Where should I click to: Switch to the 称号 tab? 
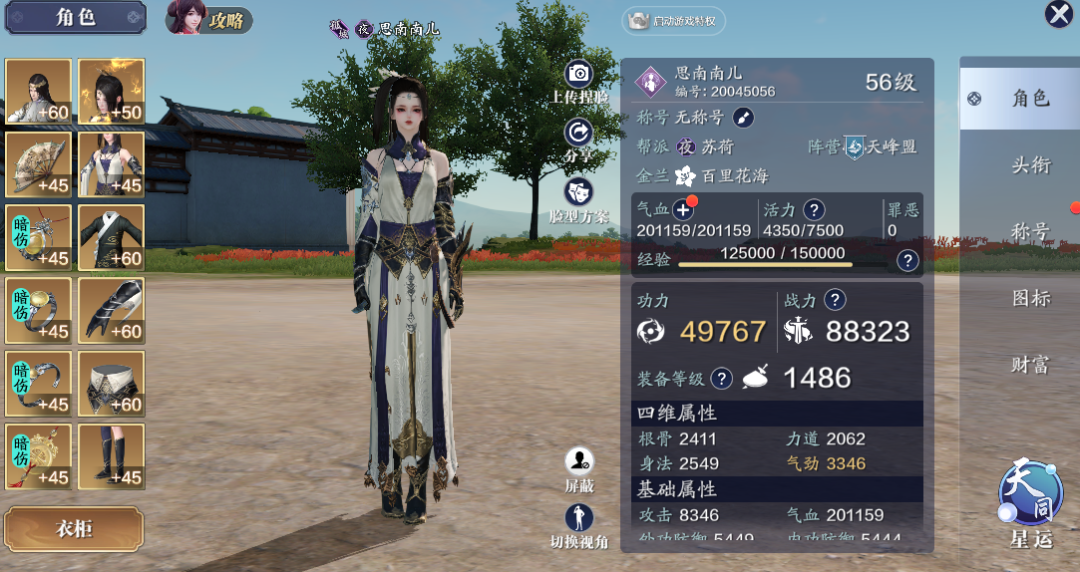tap(1030, 232)
